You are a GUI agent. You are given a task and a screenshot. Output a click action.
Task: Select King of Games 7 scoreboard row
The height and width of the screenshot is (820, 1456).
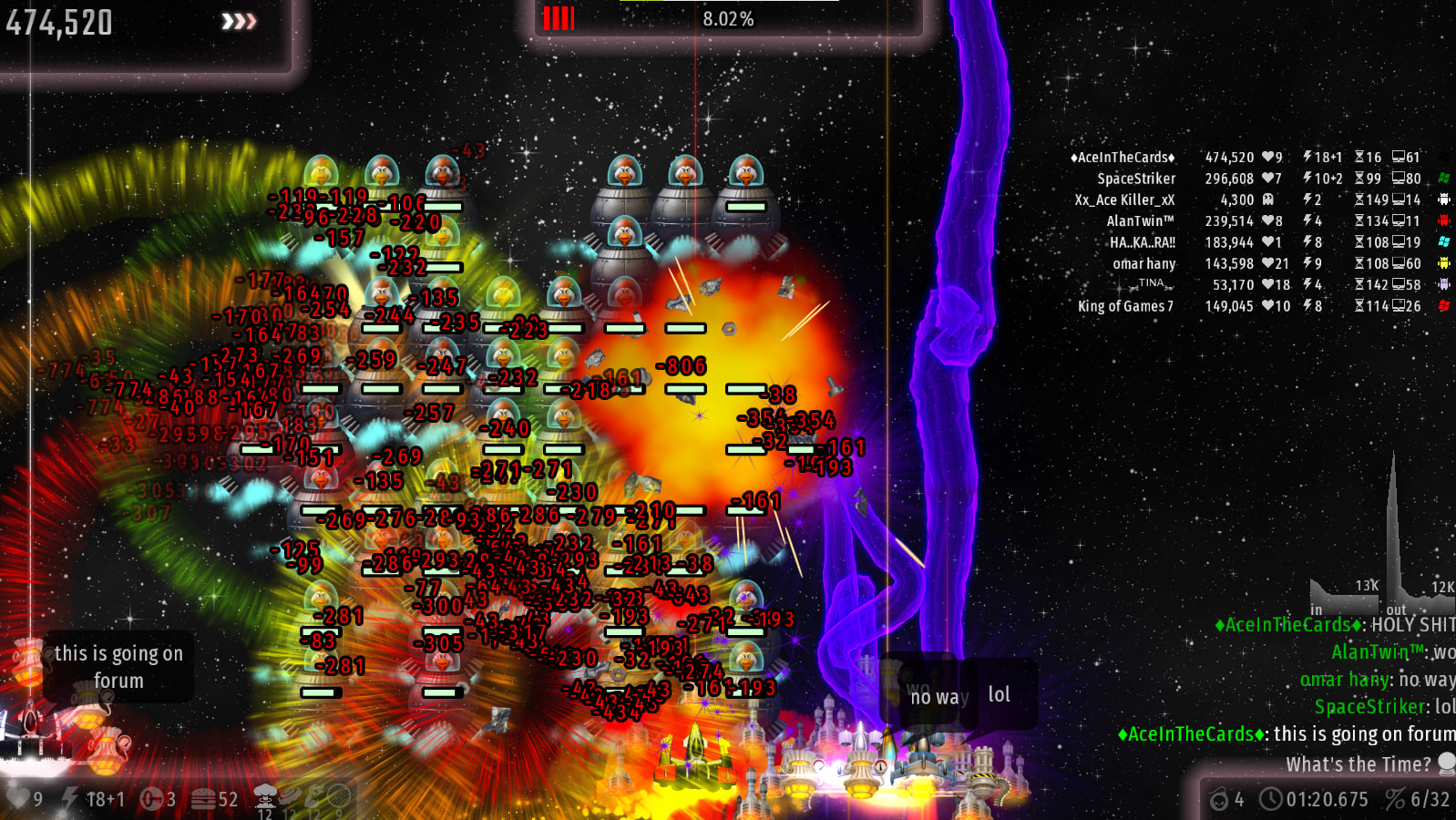[1125, 306]
